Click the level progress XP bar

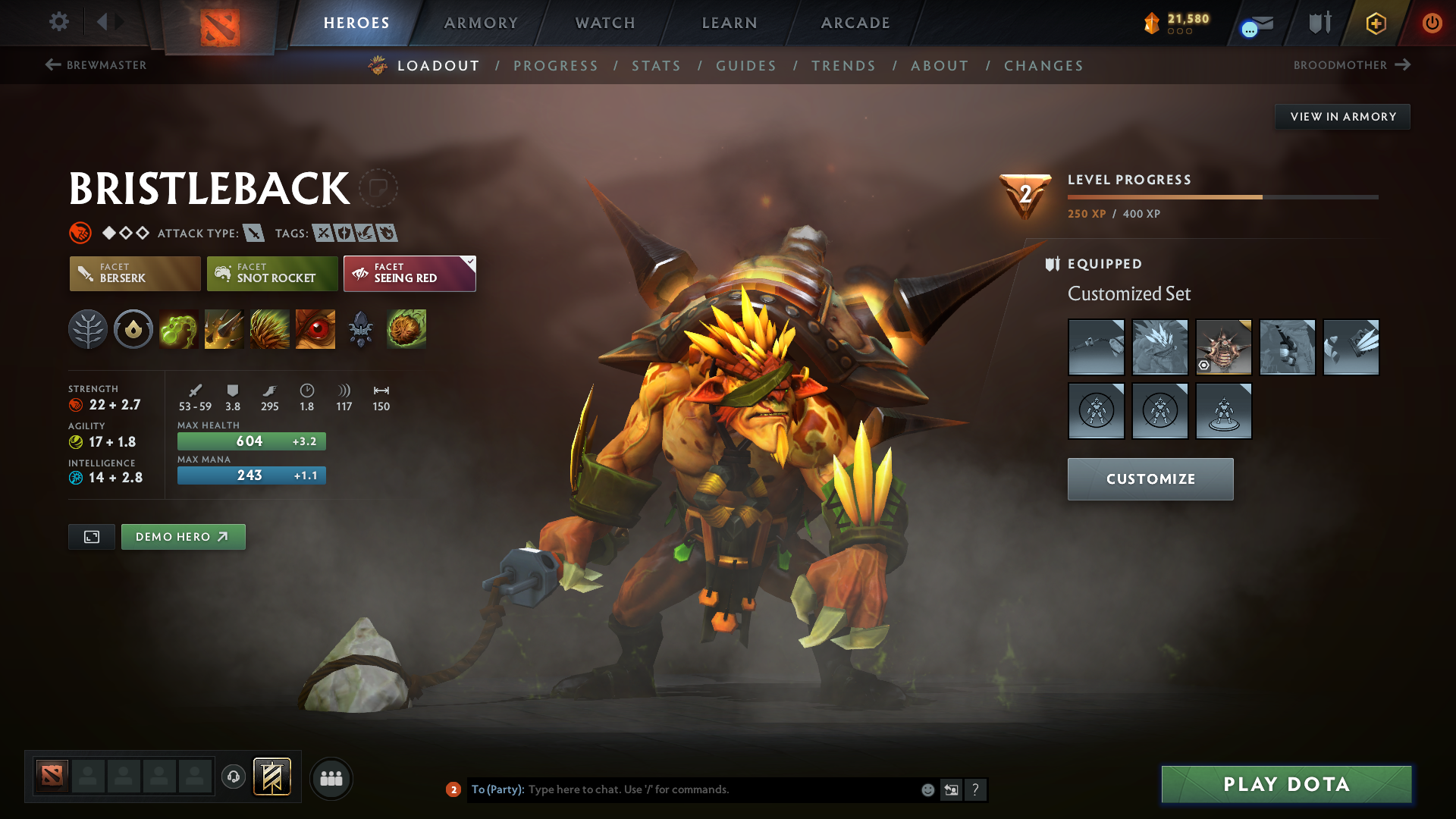(x=1221, y=196)
